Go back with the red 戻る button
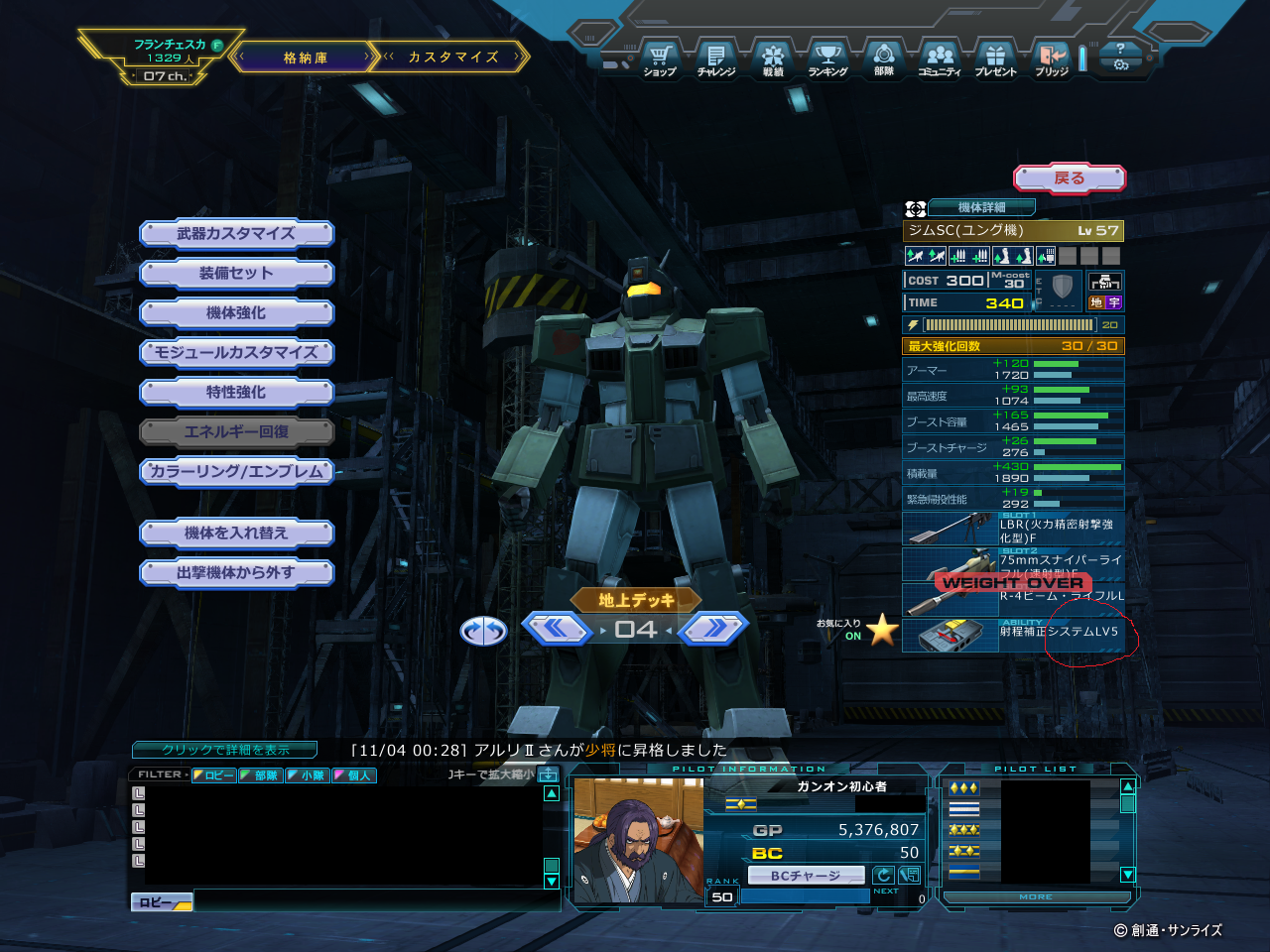 pos(1069,178)
